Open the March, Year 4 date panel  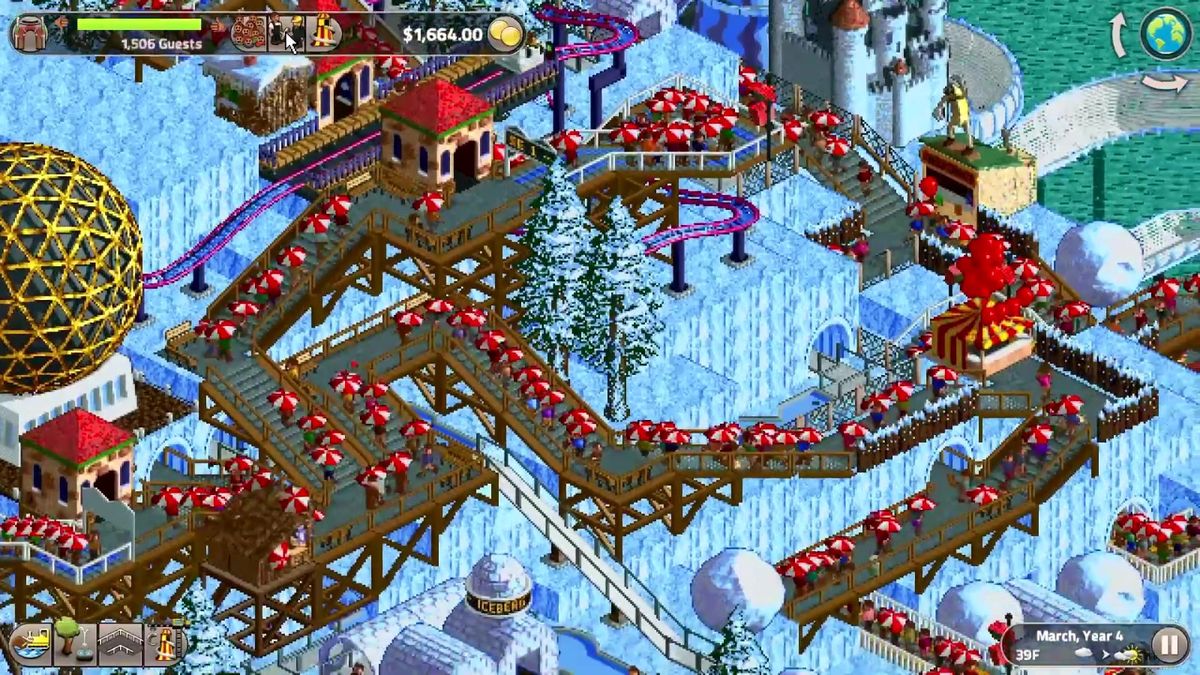pyautogui.click(x=1078, y=644)
